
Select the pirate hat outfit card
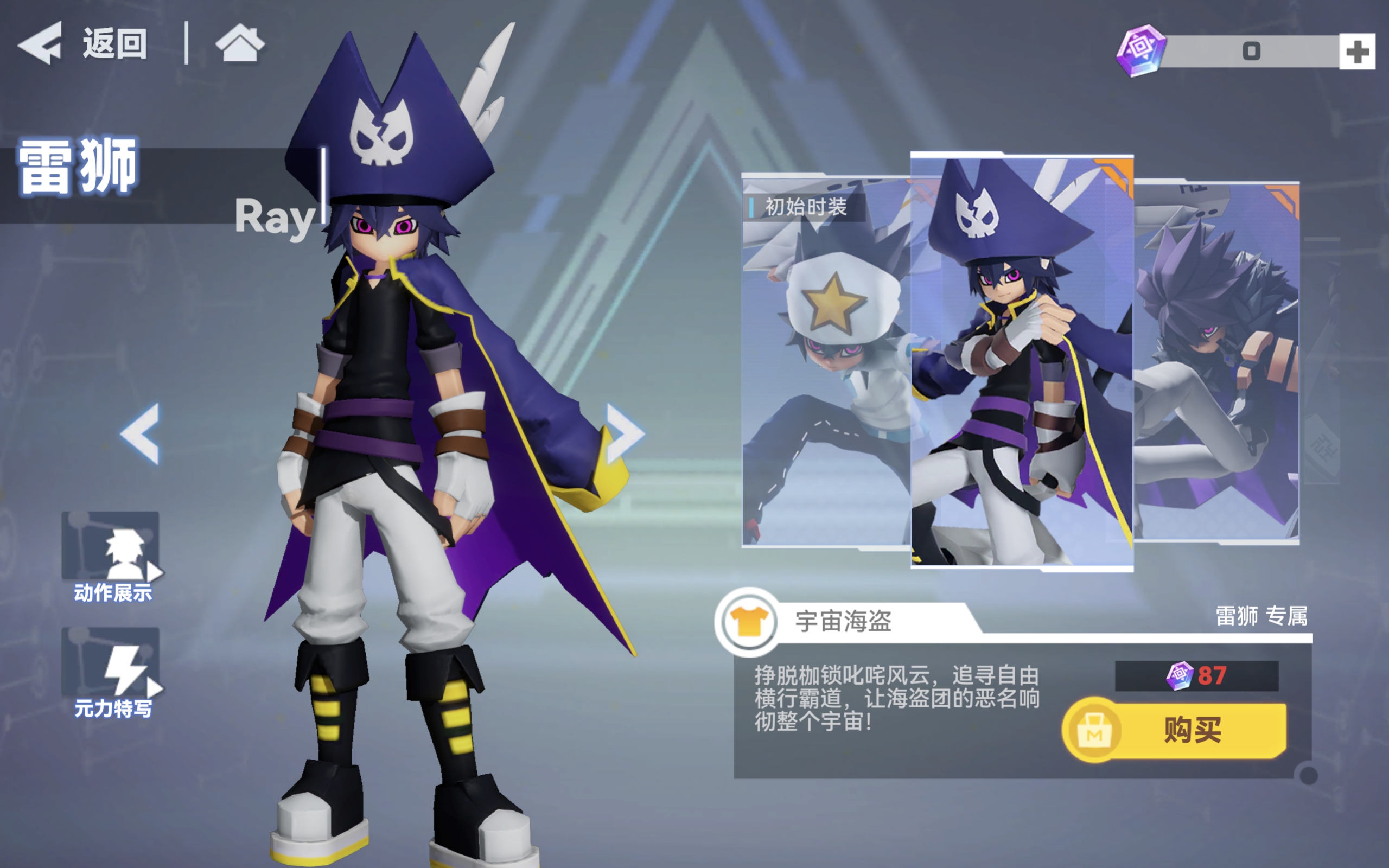[1022, 362]
